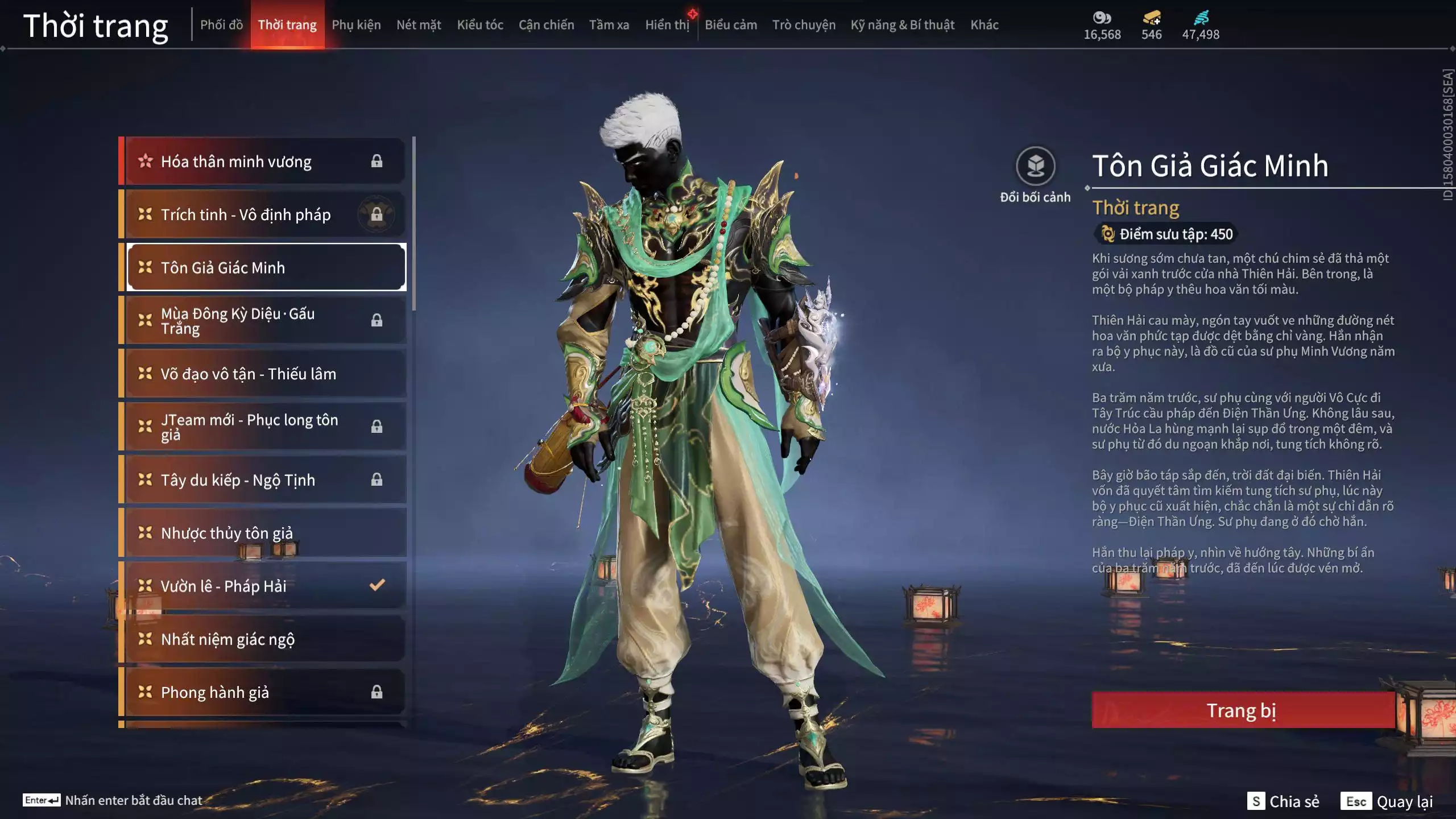This screenshot has width=1456, height=819.
Task: Click the red alert badge on Hiển thị tab
Action: point(694,15)
